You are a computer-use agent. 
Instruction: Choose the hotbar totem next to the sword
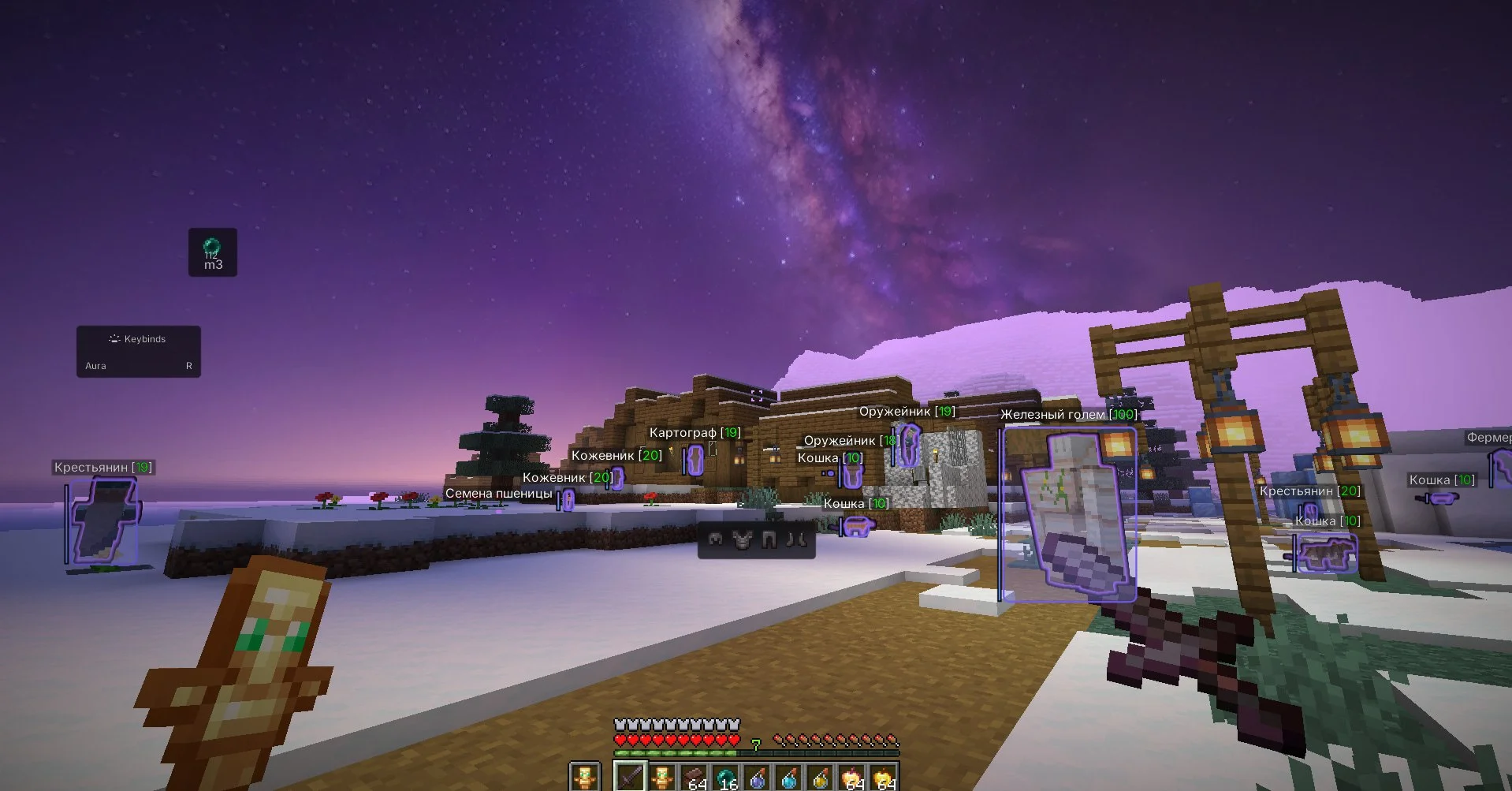pyautogui.click(x=662, y=777)
